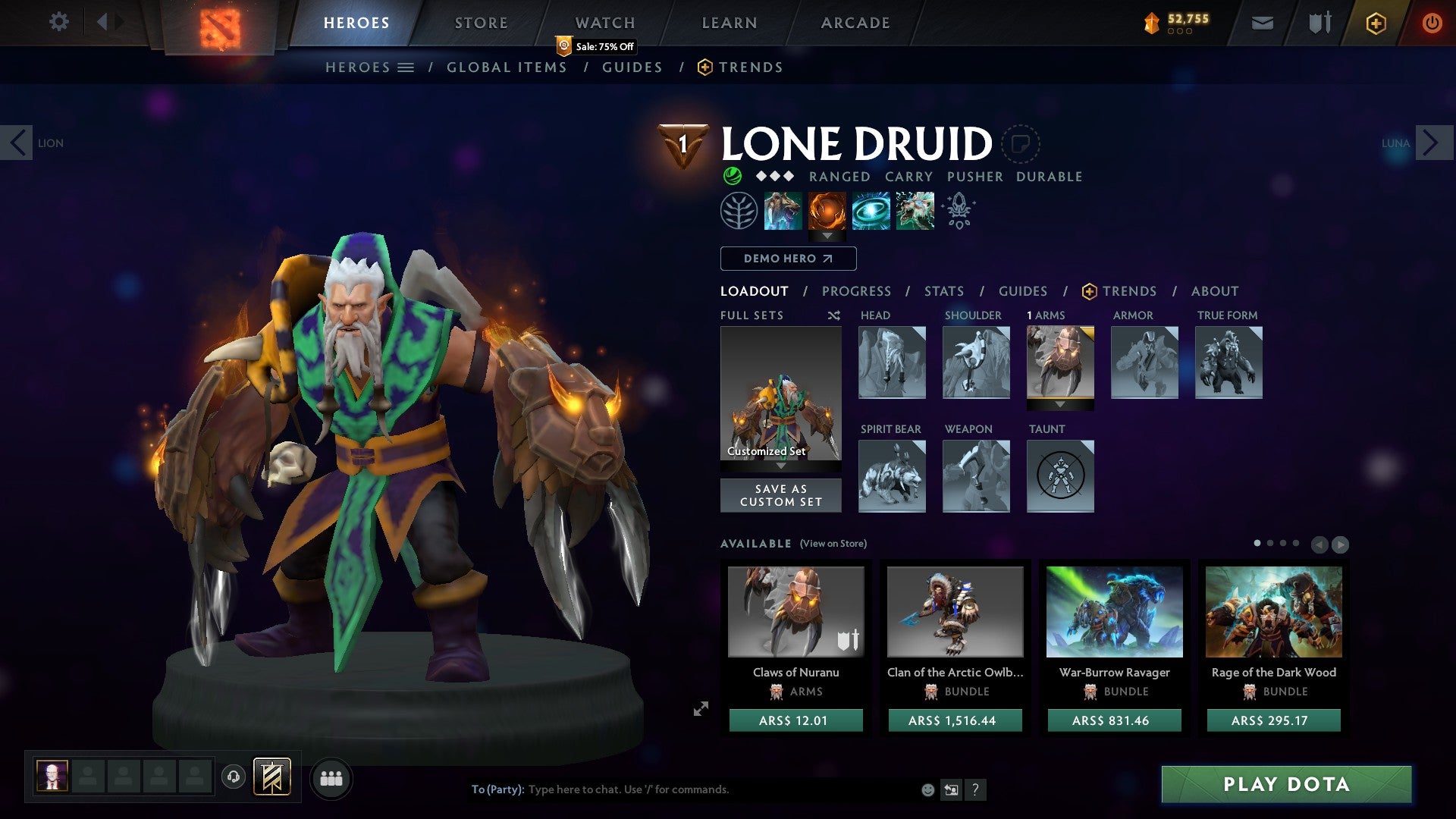Click the Dota Plus icon in top bar
The height and width of the screenshot is (819, 1456).
(x=1377, y=23)
